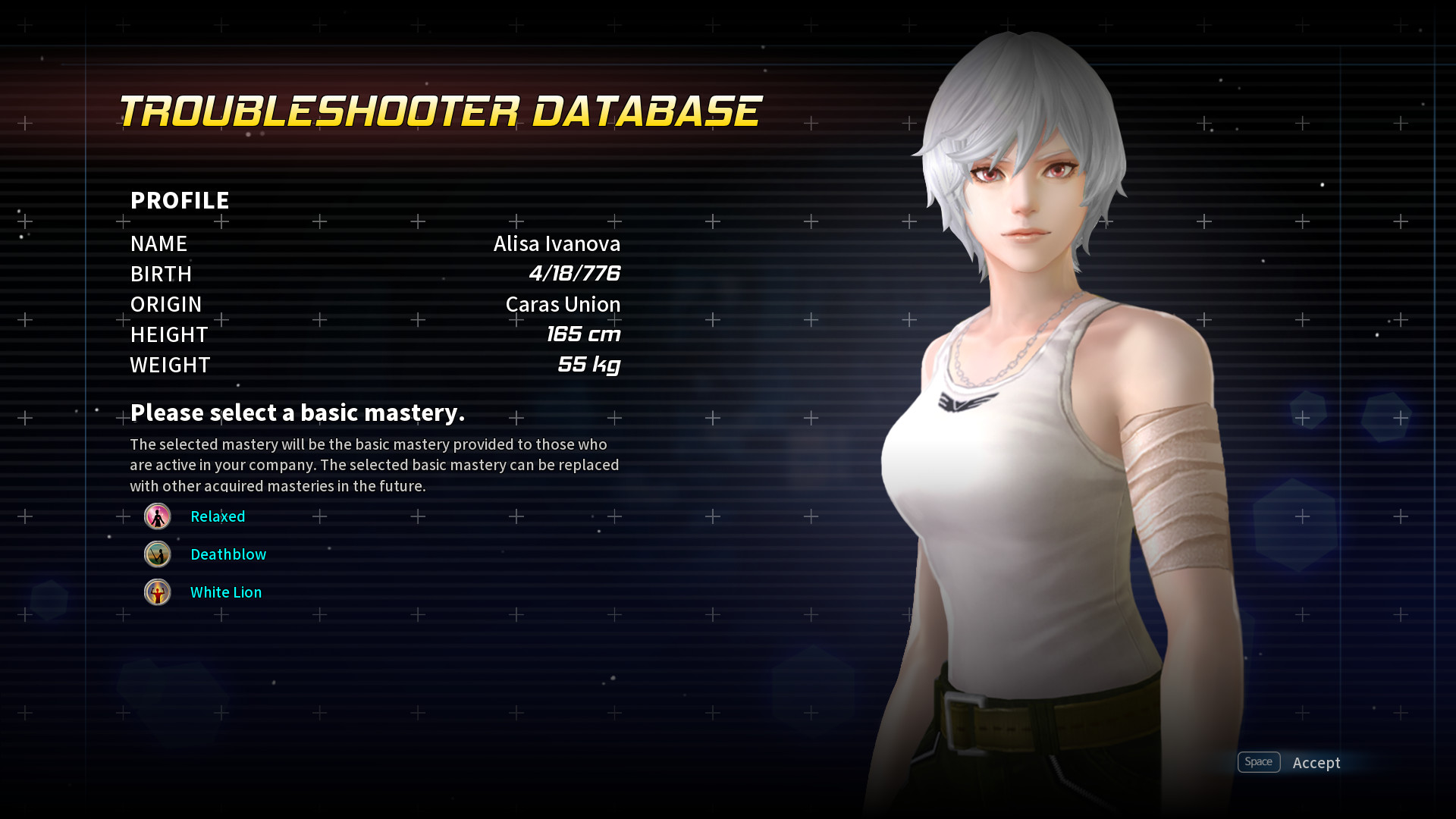Click the golden roaring-figure mastery emblem
This screenshot has height=819, width=1456.
[157, 592]
